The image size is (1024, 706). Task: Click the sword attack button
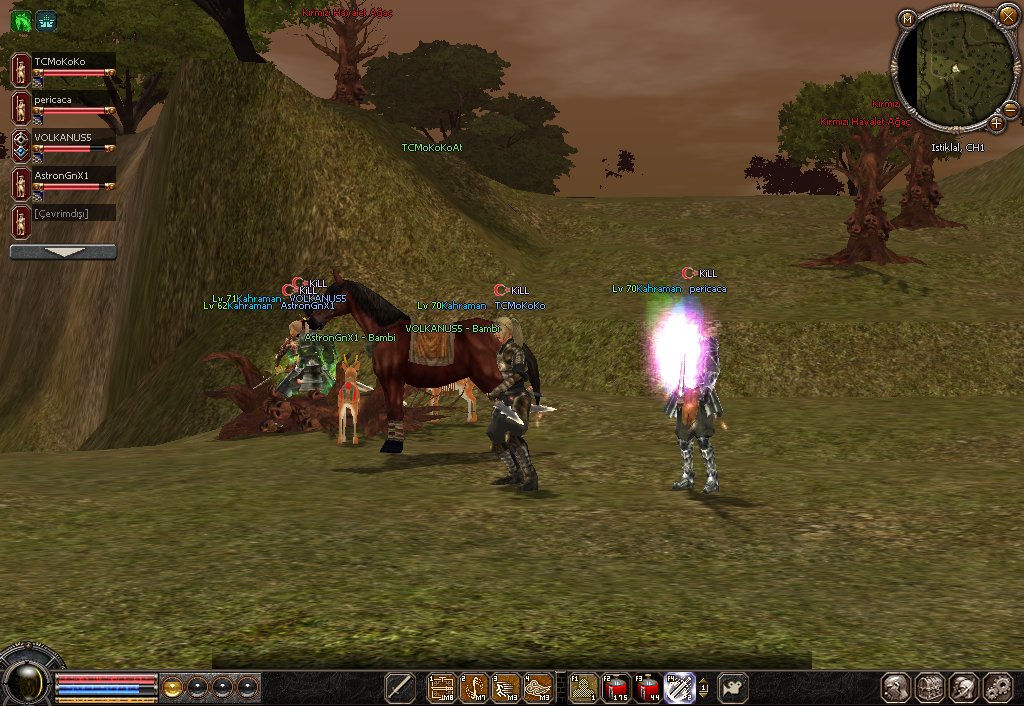pyautogui.click(x=400, y=687)
